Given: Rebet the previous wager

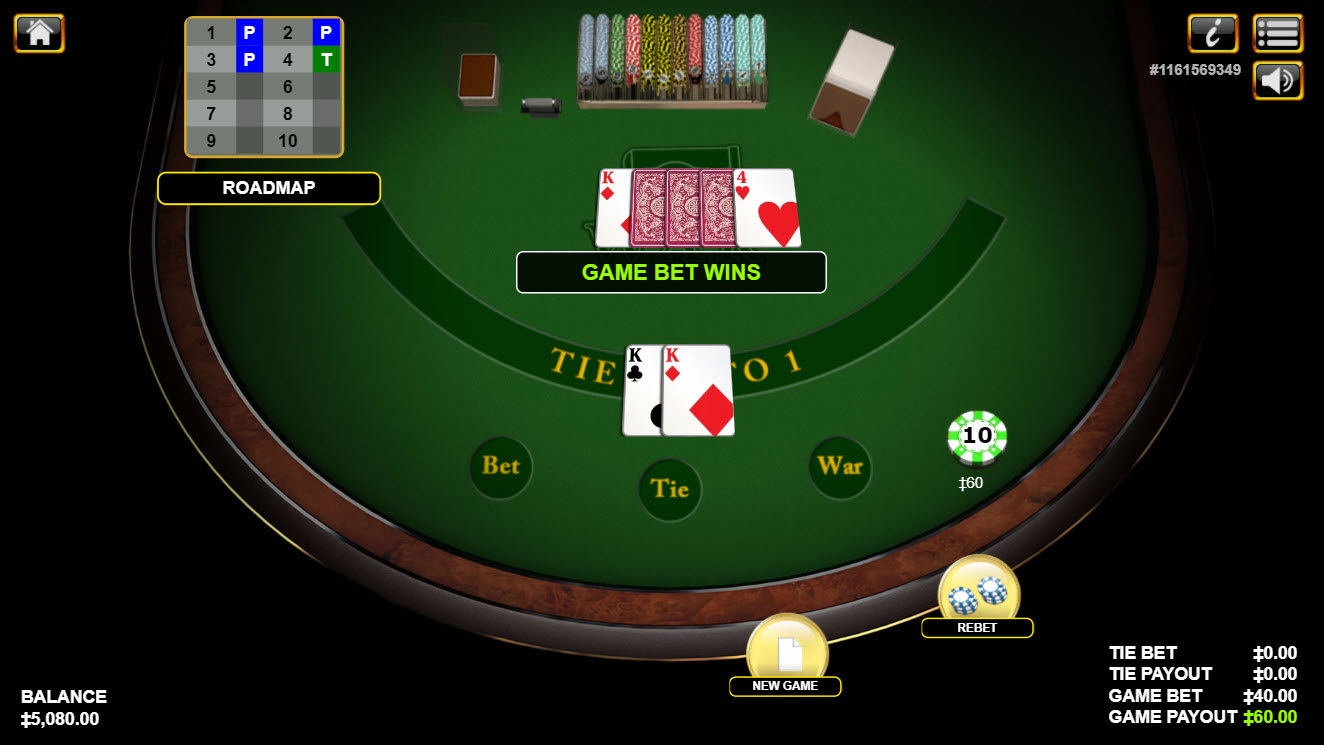Looking at the screenshot, I should [x=978, y=594].
